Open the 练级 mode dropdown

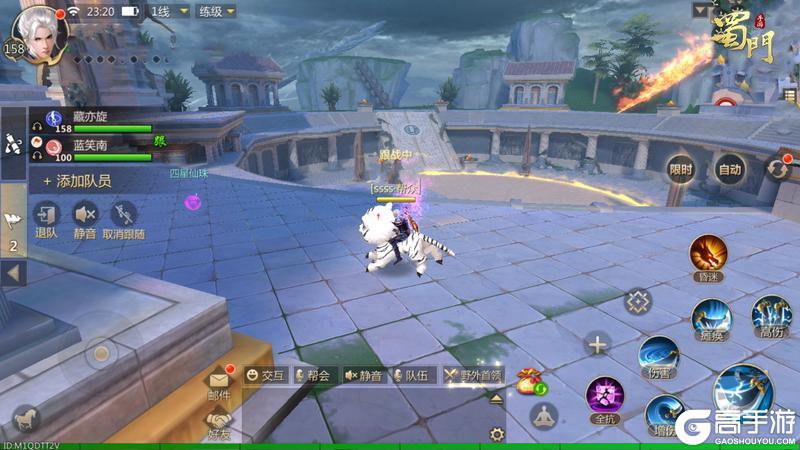click(216, 12)
